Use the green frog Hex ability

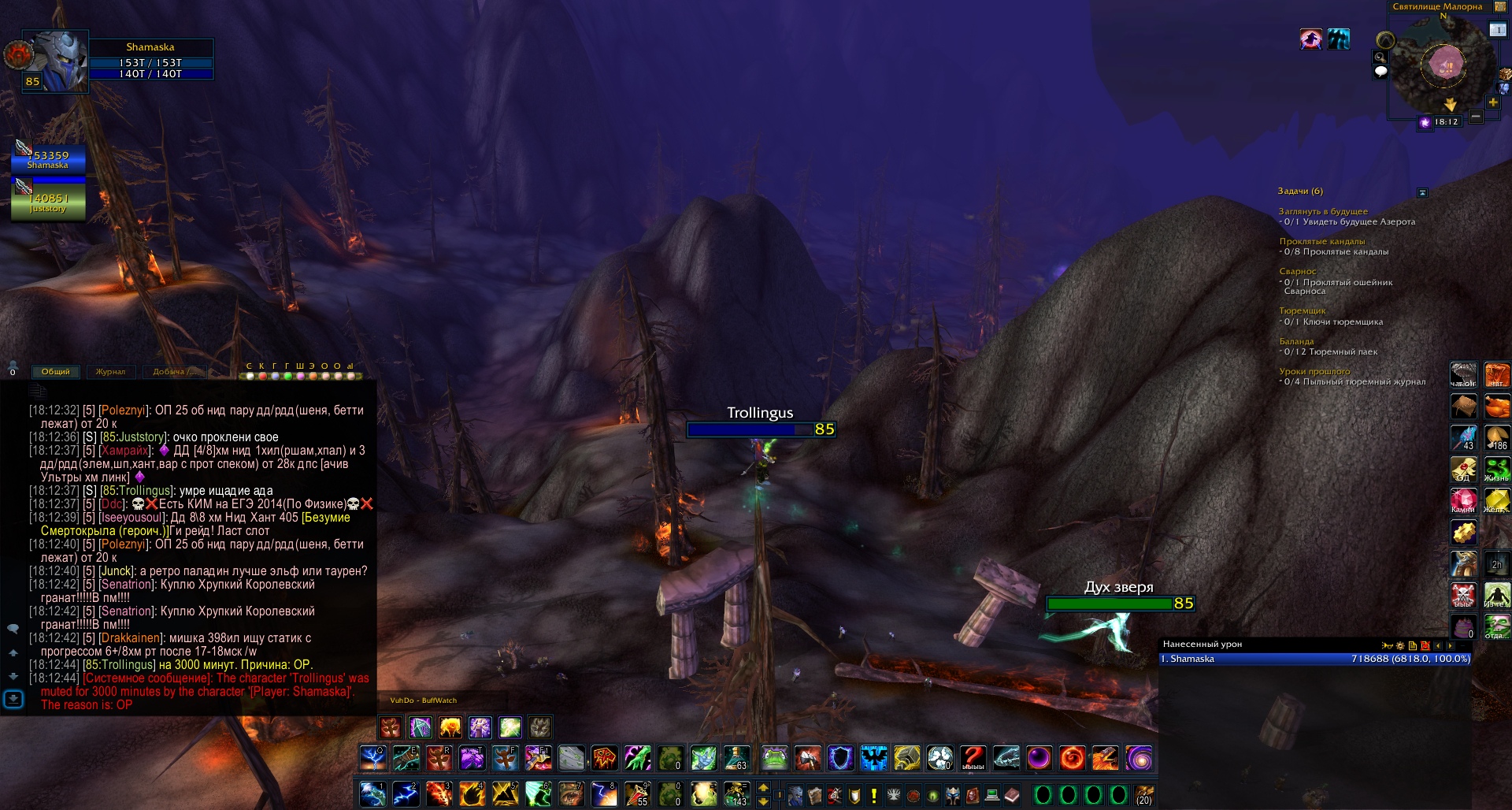pos(775,758)
